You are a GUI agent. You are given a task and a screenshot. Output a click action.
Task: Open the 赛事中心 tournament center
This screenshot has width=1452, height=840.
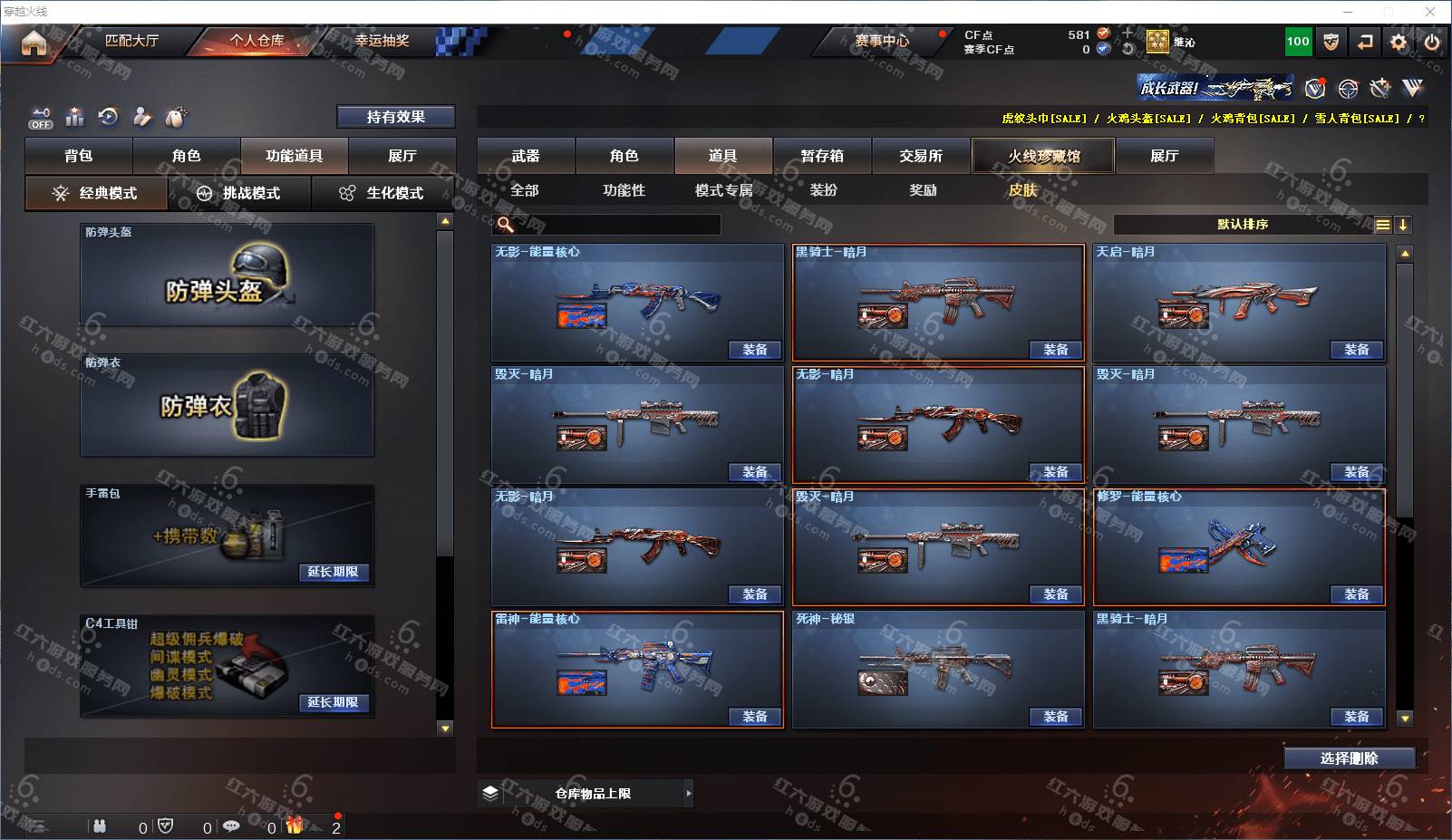point(881,41)
